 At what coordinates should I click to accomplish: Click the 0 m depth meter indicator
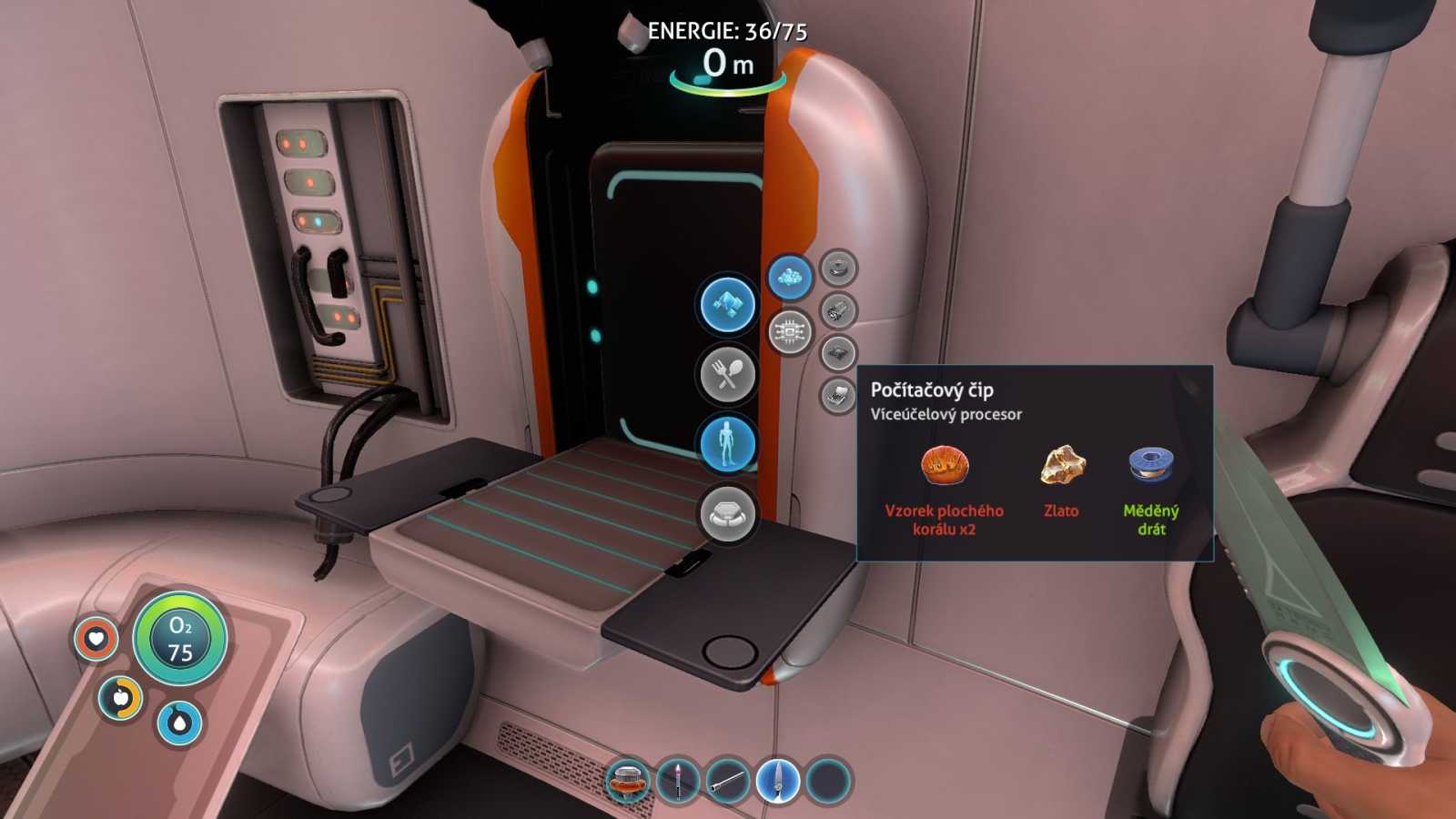coord(726,65)
